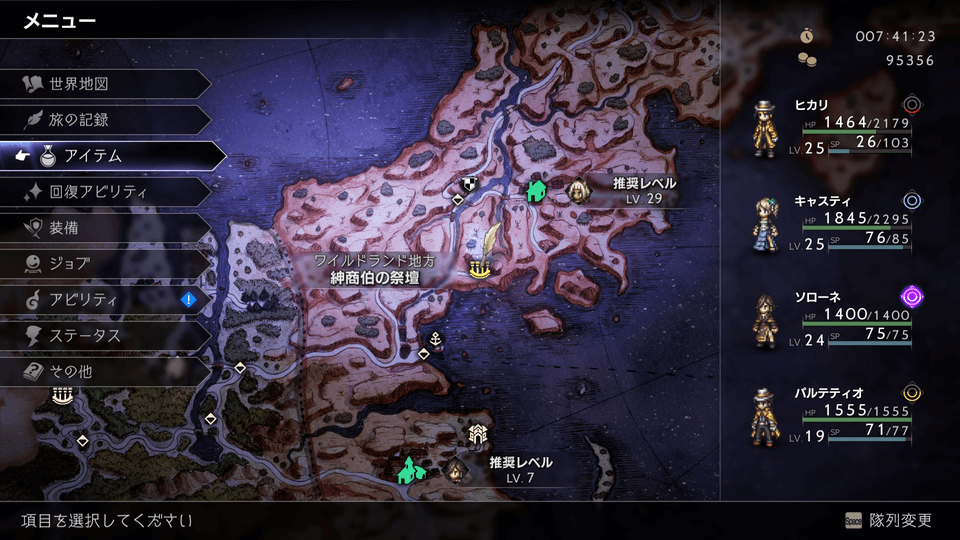
Task: Click the green house town marker near LV 29
Action: coord(537,188)
